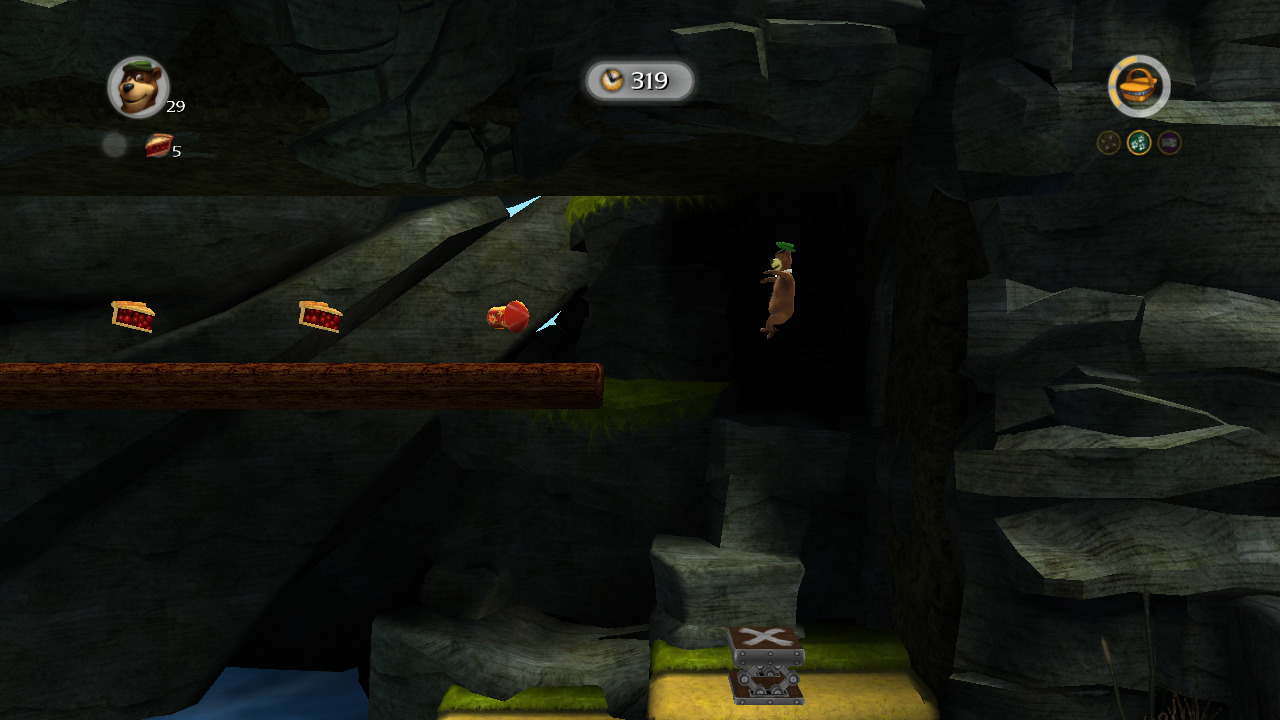This screenshot has width=1280, height=720.
Task: Click Yogi Bear's portrait icon
Action: pos(138,87)
